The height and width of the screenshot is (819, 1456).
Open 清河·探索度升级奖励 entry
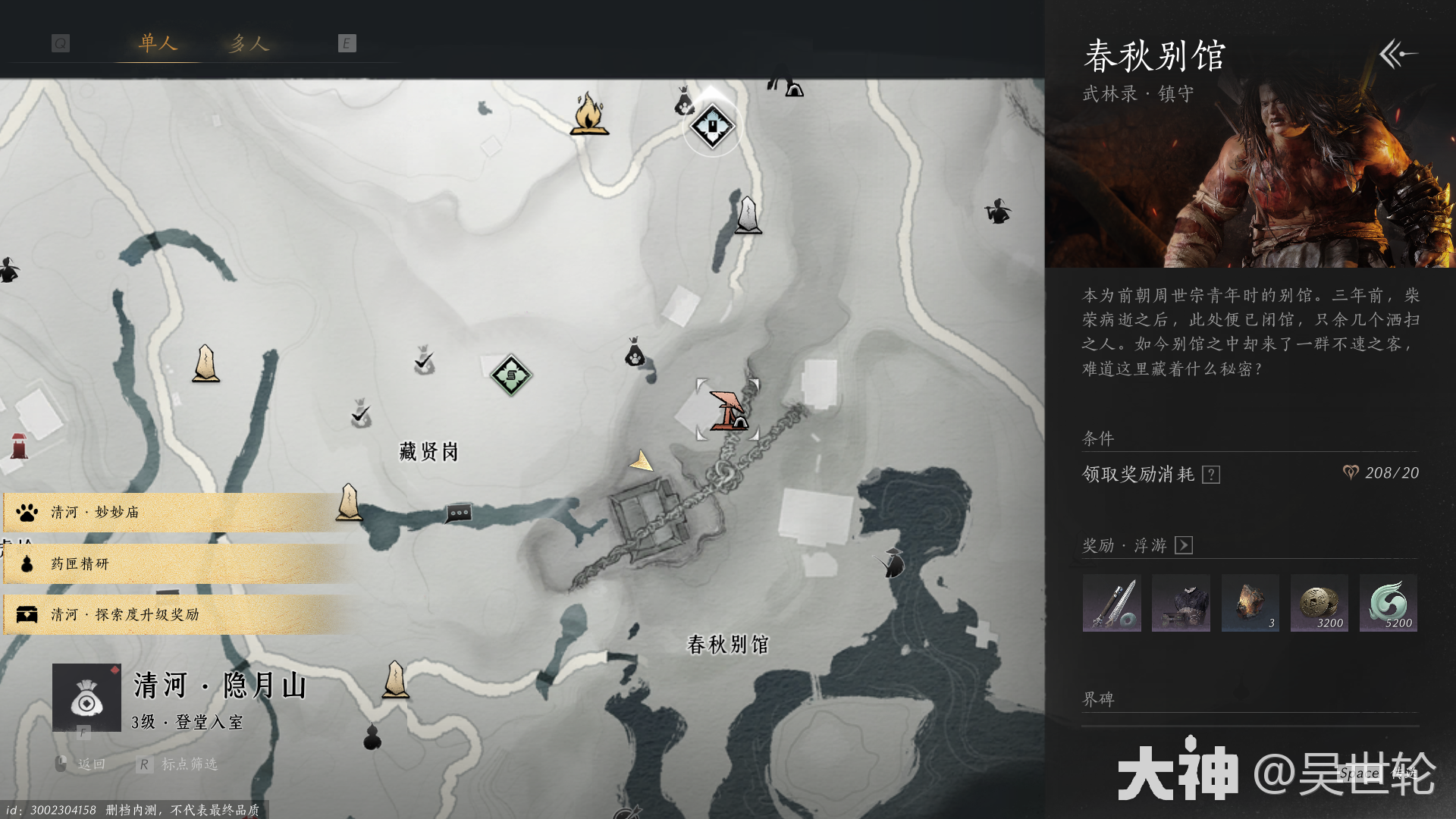click(174, 614)
